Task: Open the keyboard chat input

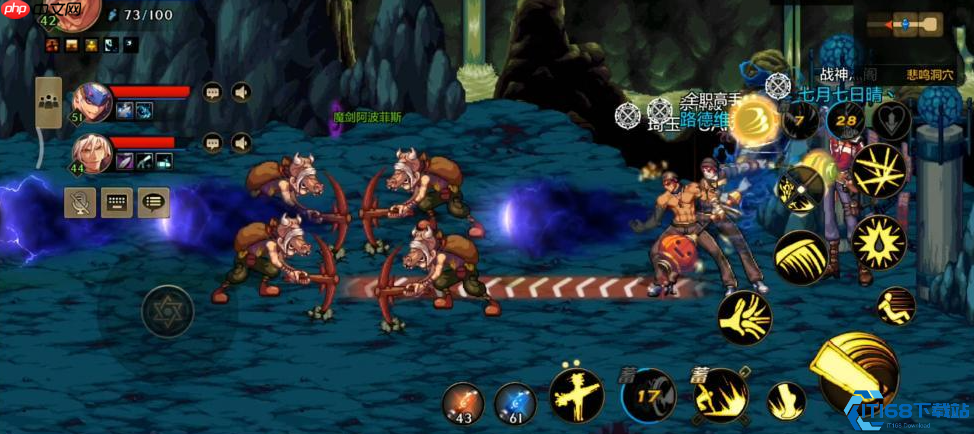Action: point(117,203)
